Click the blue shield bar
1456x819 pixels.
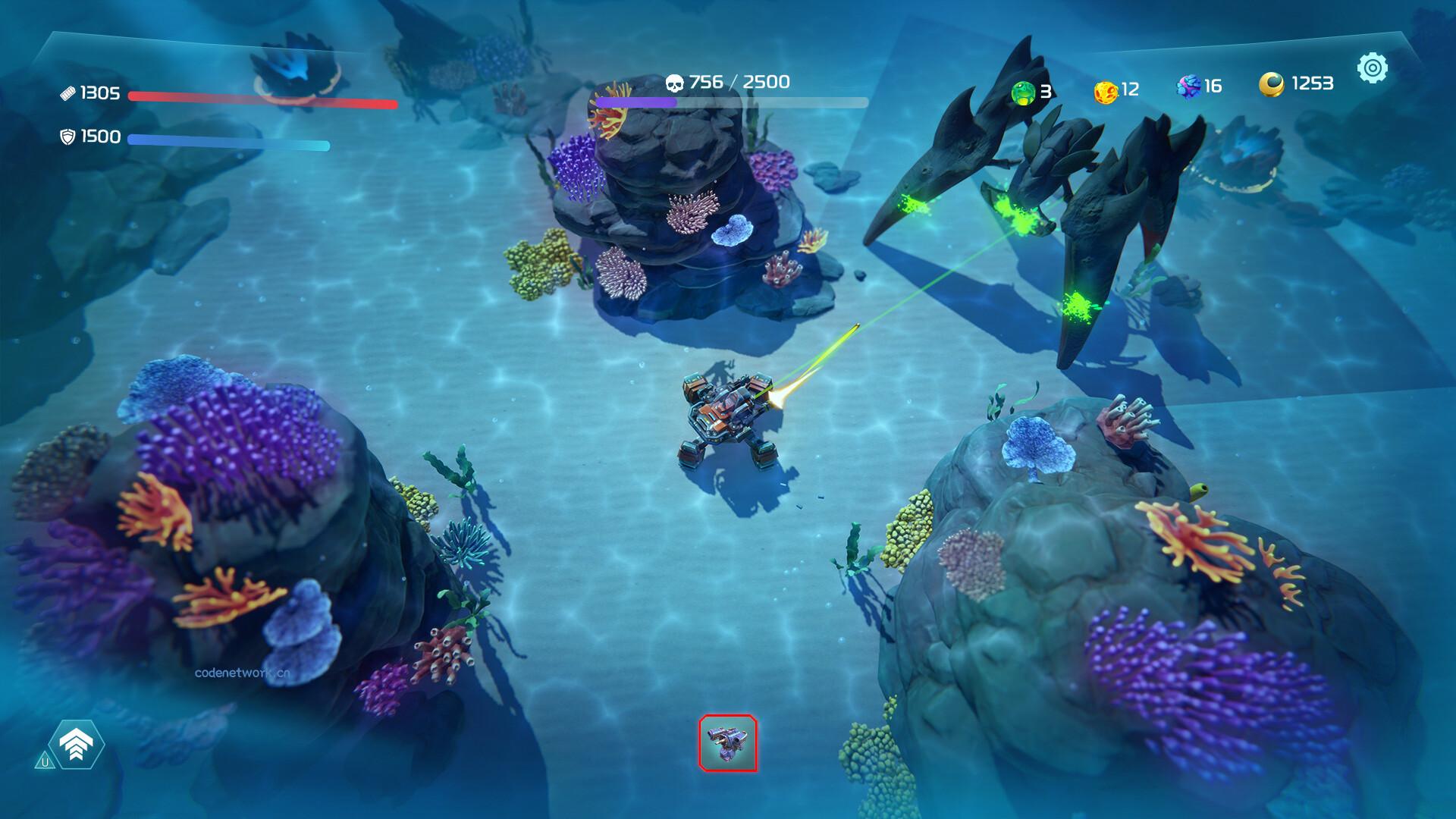click(x=227, y=140)
